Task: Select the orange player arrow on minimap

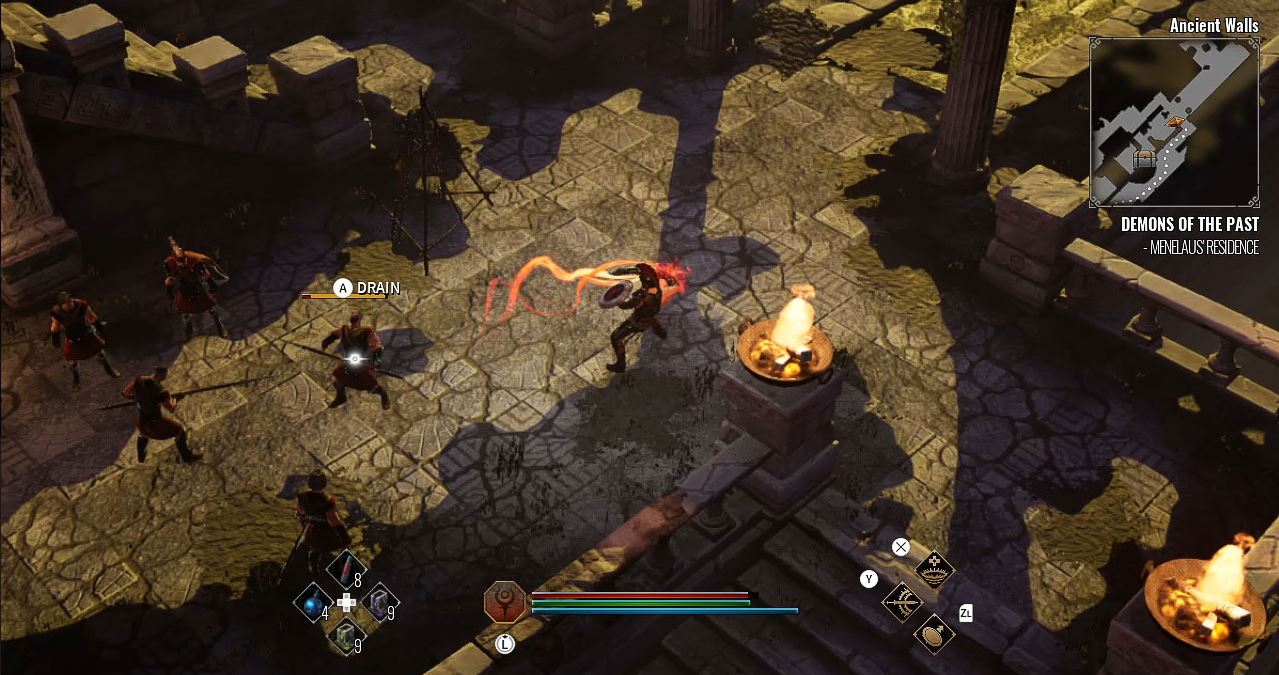Action: pos(1177,121)
